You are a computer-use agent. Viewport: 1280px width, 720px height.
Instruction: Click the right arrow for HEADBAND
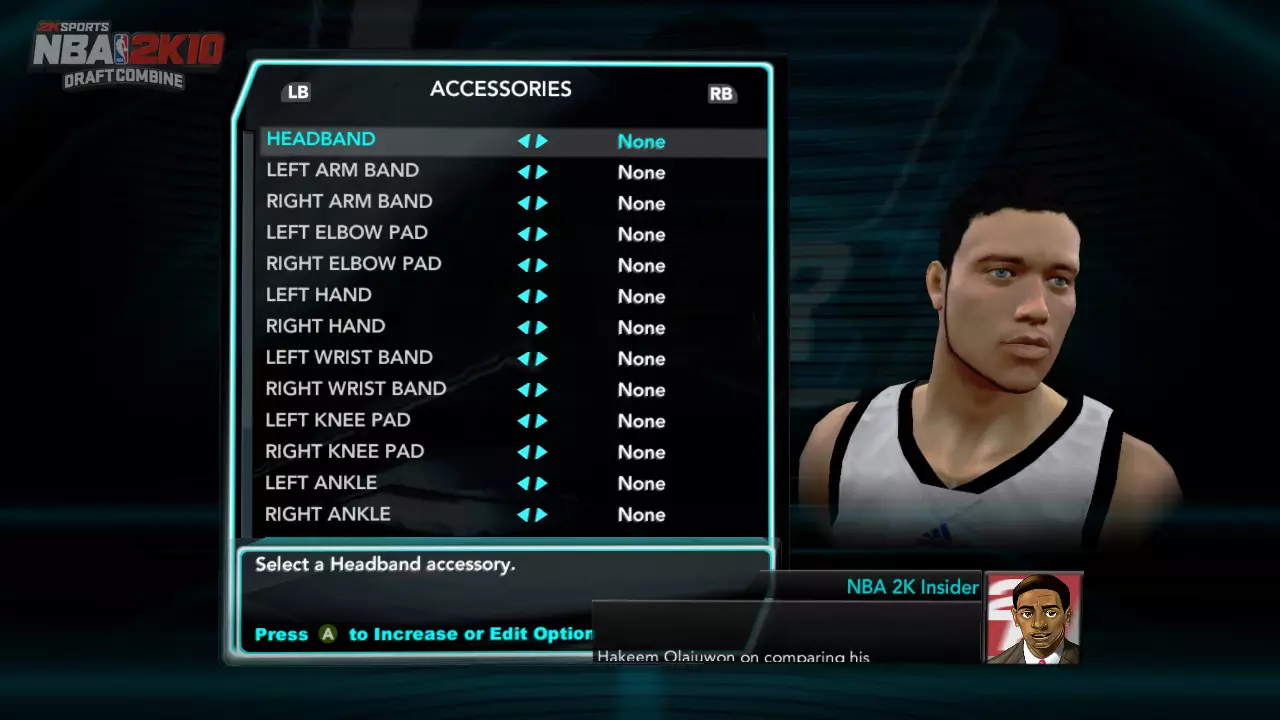tap(542, 141)
